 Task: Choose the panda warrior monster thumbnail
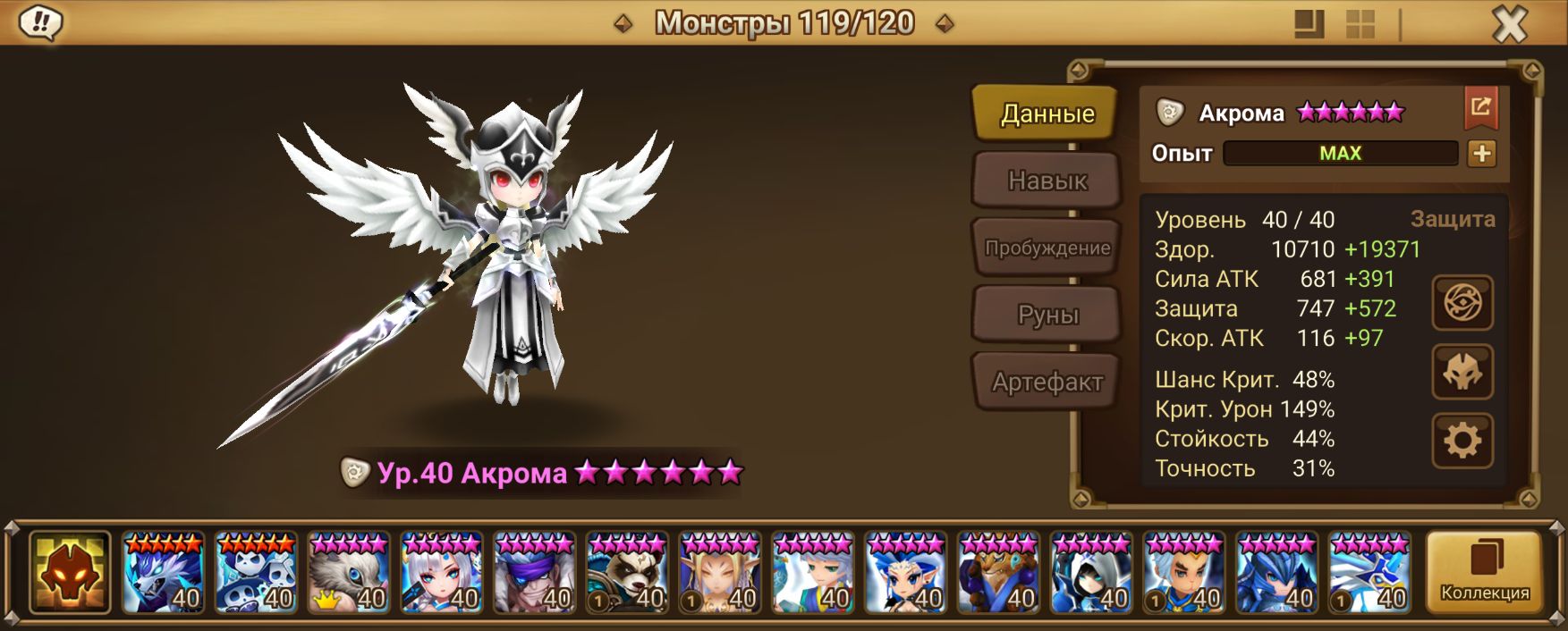click(628, 572)
